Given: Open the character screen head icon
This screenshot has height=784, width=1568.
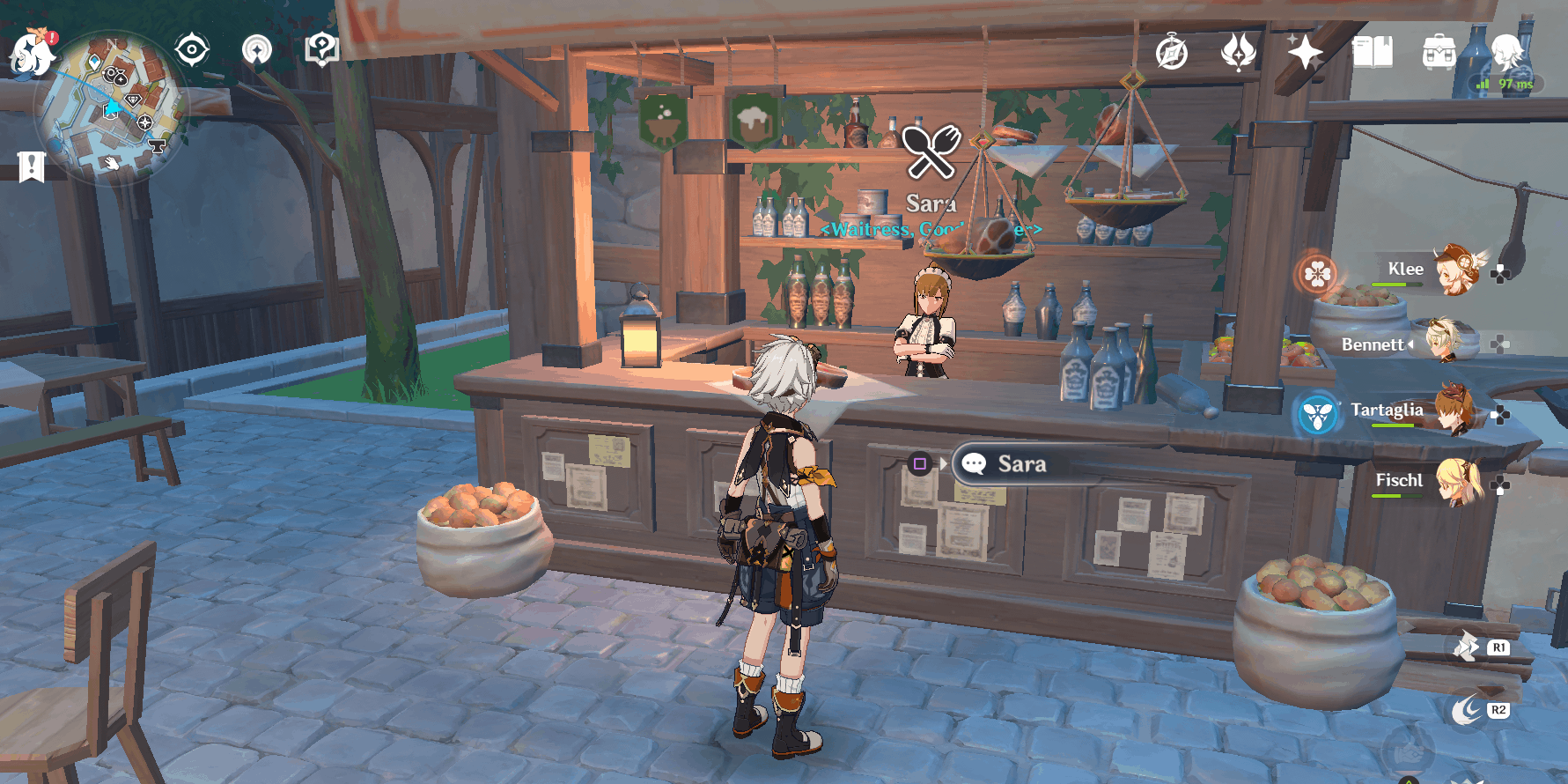Looking at the screenshot, I should click(1506, 51).
